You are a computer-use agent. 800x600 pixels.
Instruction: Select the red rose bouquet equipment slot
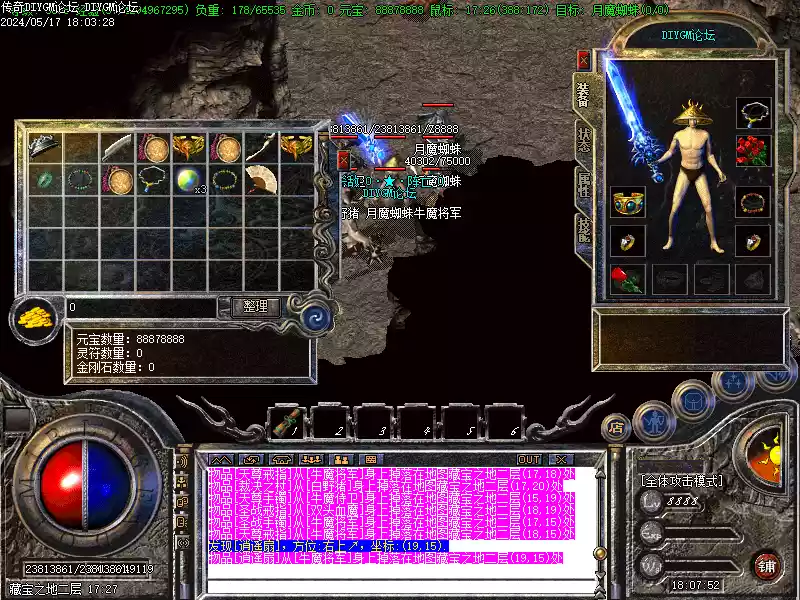(753, 152)
